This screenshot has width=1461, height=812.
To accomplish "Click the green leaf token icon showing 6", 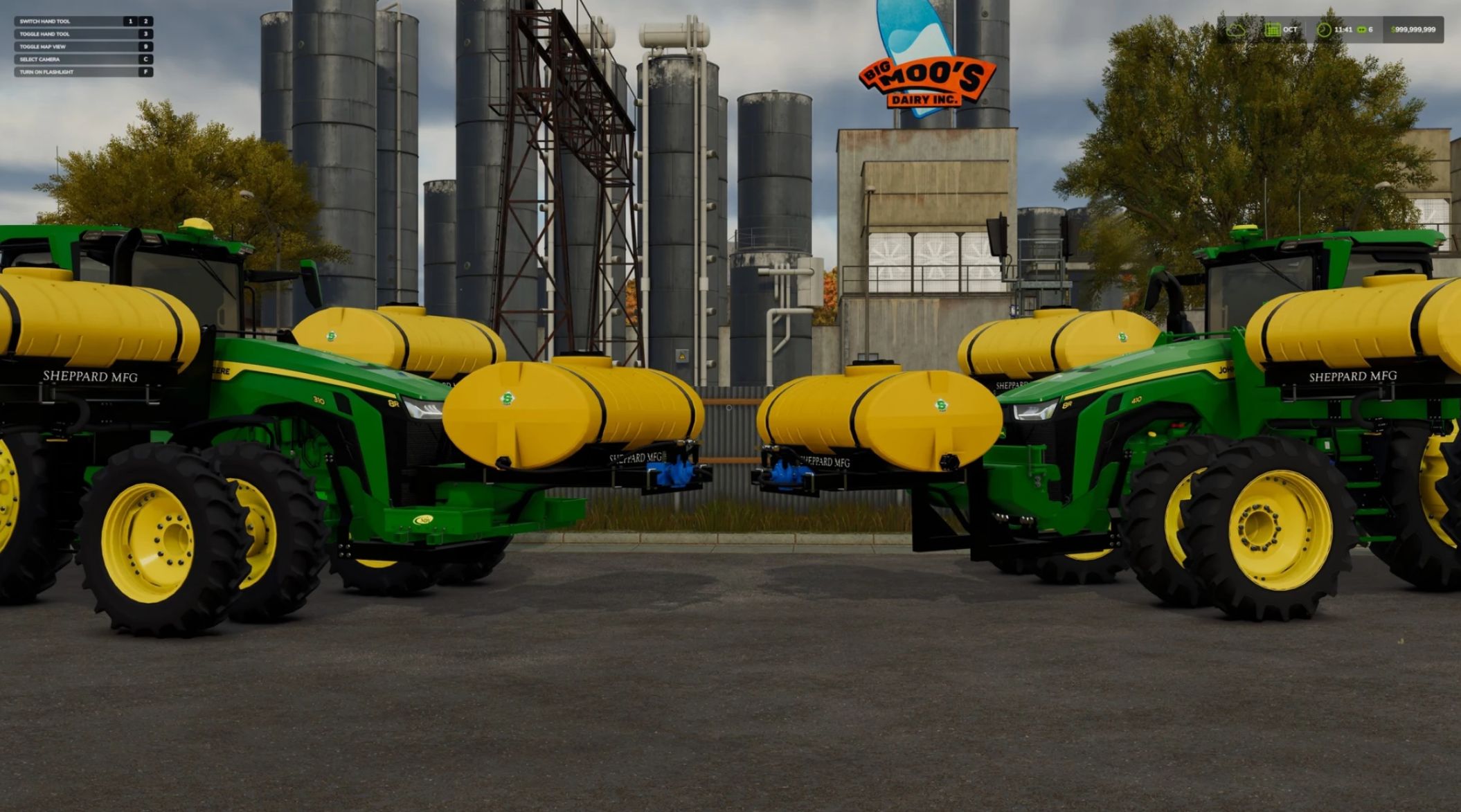I will [1361, 30].
